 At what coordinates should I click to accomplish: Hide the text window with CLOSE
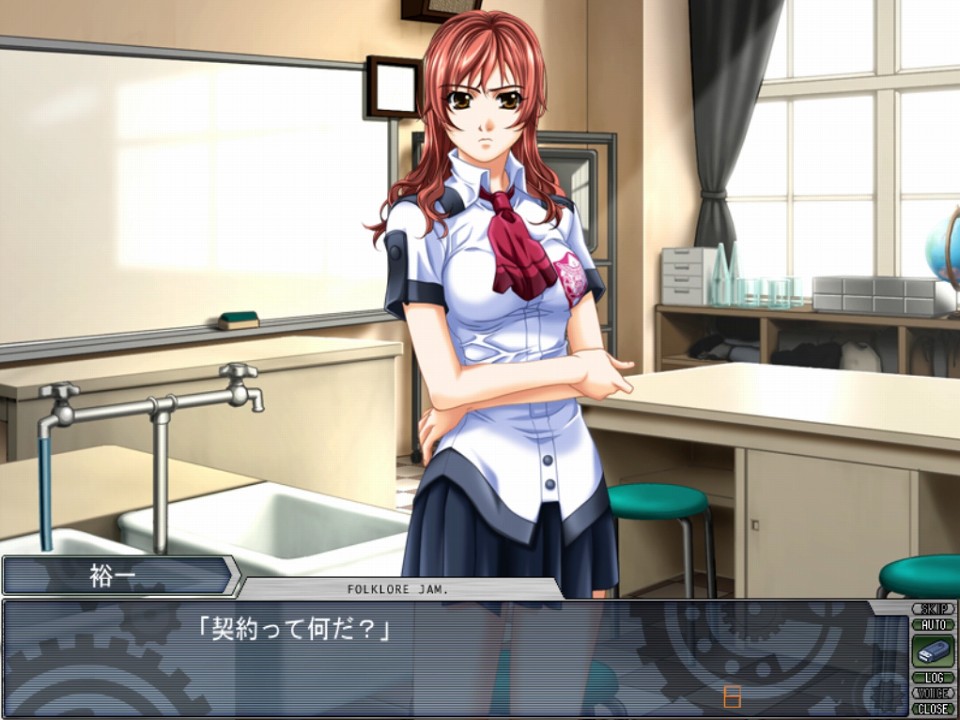coord(933,708)
